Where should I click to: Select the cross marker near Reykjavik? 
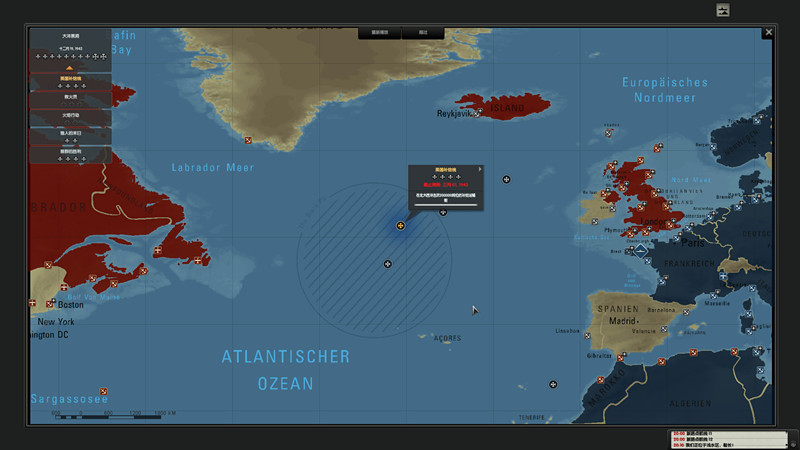pos(478,114)
